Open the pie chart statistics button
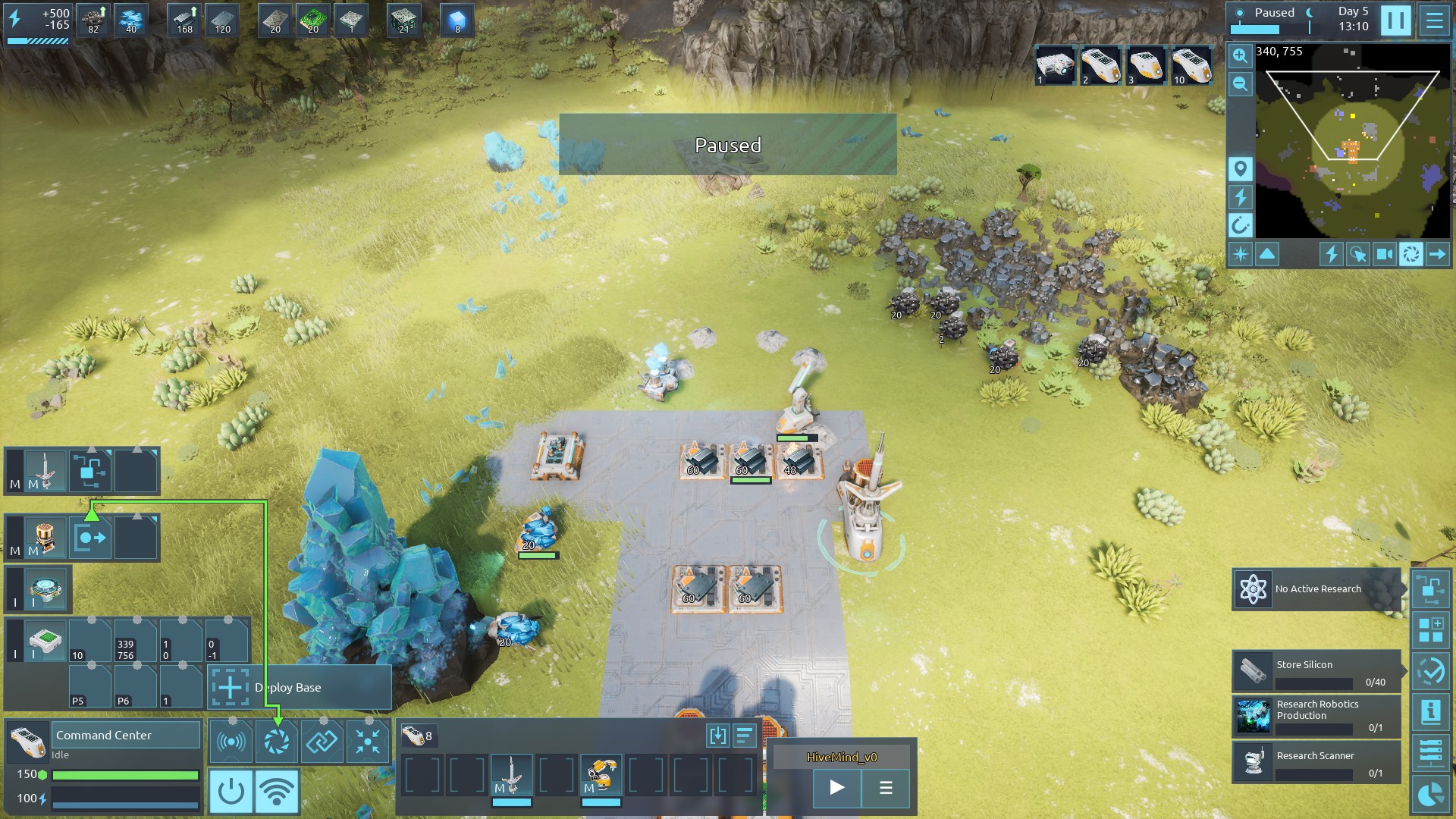Image resolution: width=1456 pixels, height=819 pixels. 1430,794
